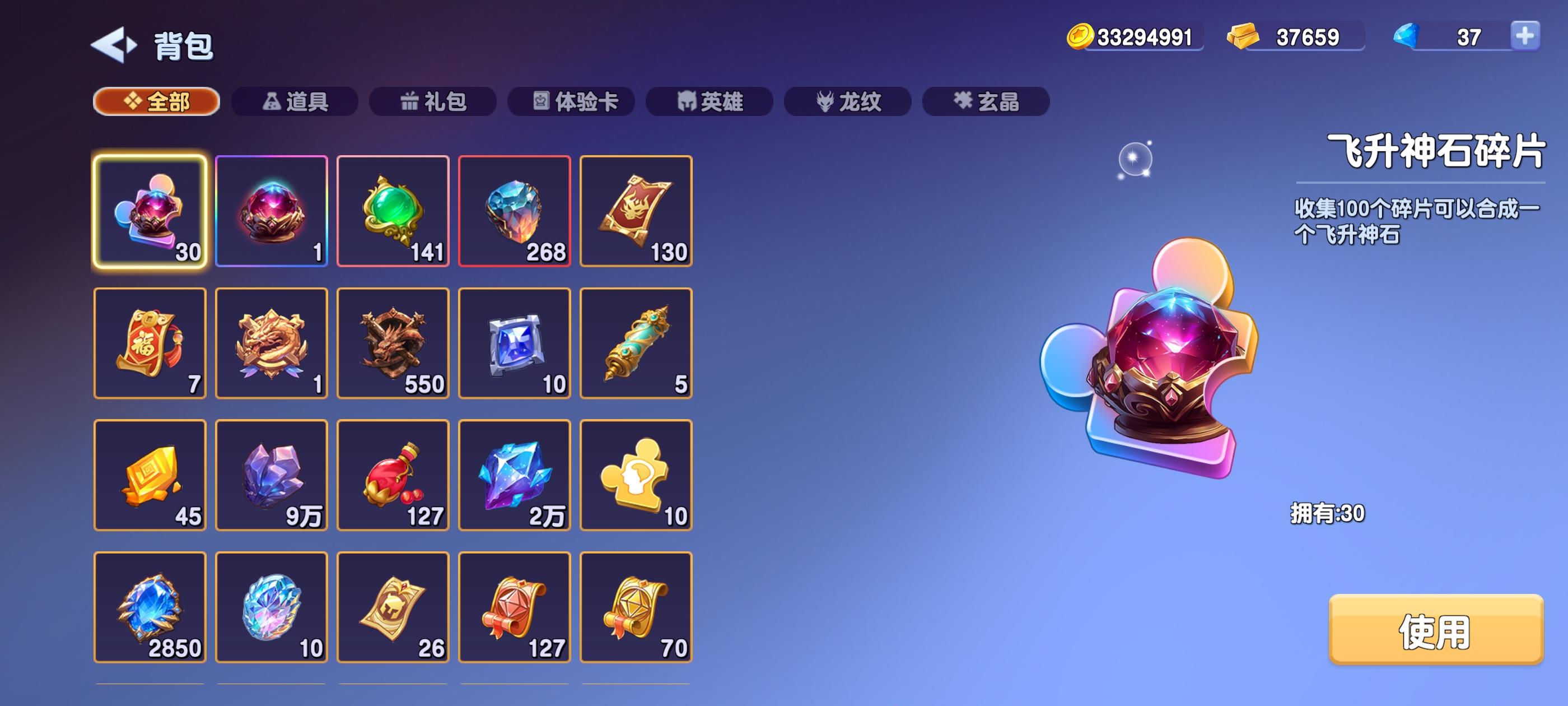Select the gold puzzle piece with head silhouette
The width and height of the screenshot is (1568, 706).
tap(637, 476)
